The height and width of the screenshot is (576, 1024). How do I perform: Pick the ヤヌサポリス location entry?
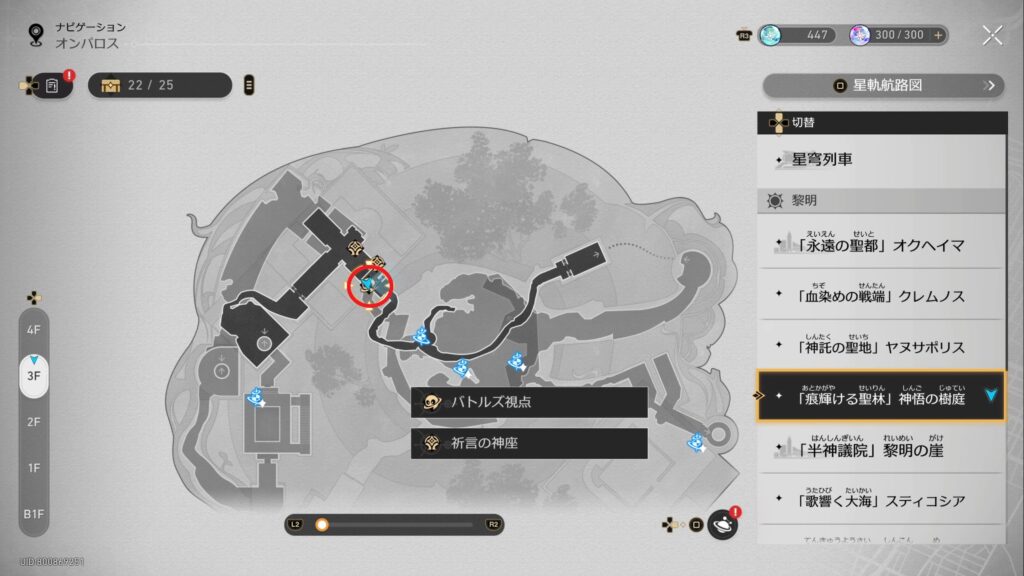880,347
